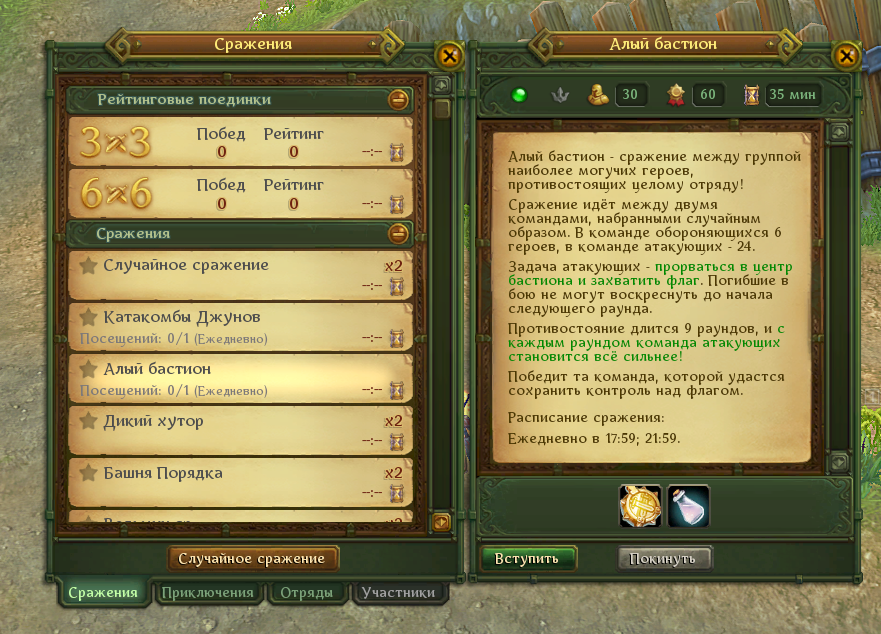Viewport: 881px width, 634px height.
Task: Close the Алый бастион panel
Action: coord(847,56)
